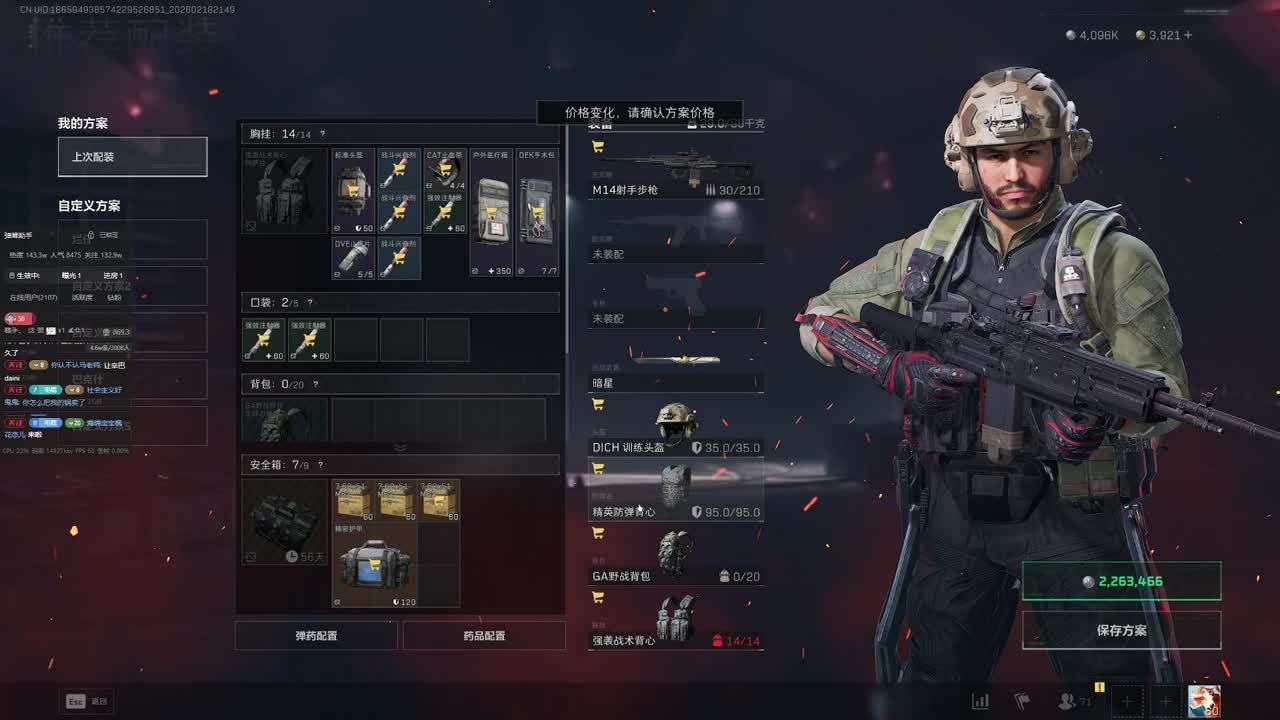Add currency with the top-right plus sign
Viewport: 1280px width, 720px height.
point(1188,35)
